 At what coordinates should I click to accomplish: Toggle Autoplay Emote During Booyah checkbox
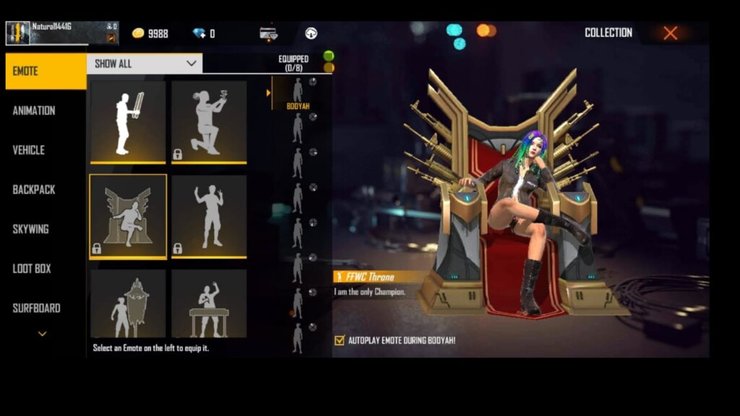340,341
